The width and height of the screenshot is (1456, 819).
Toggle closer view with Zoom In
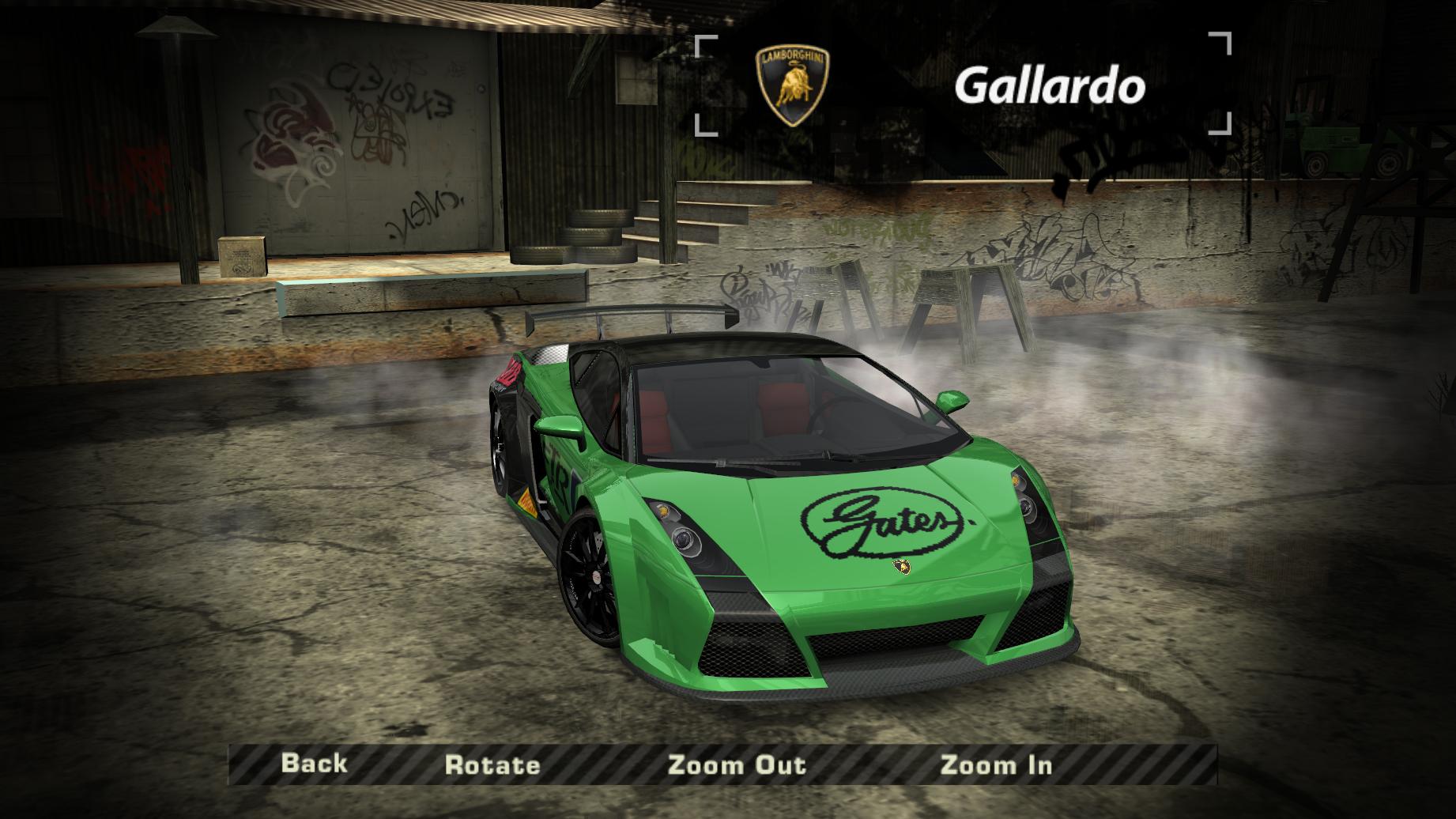point(998,764)
